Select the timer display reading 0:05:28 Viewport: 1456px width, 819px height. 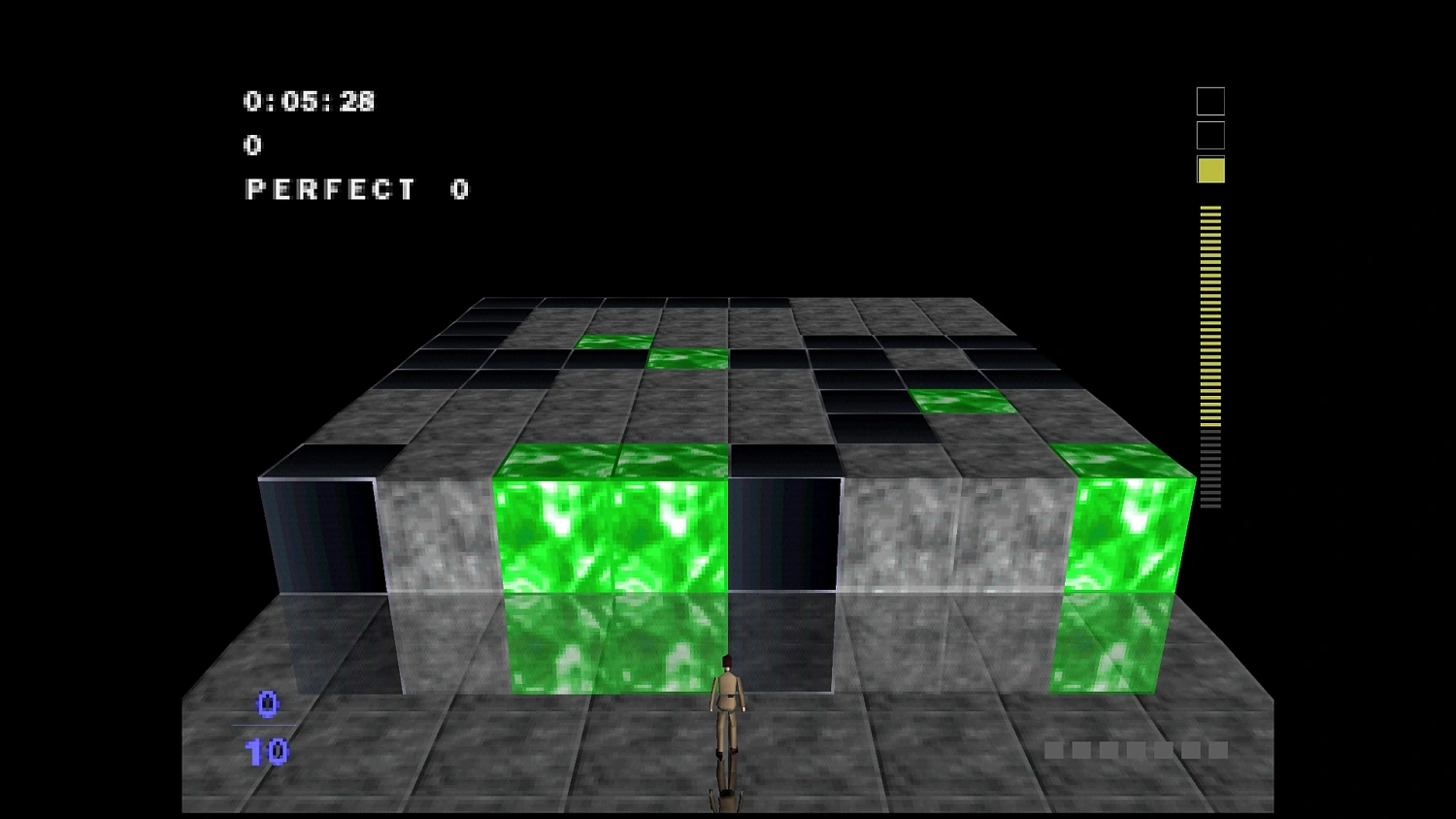tap(309, 99)
